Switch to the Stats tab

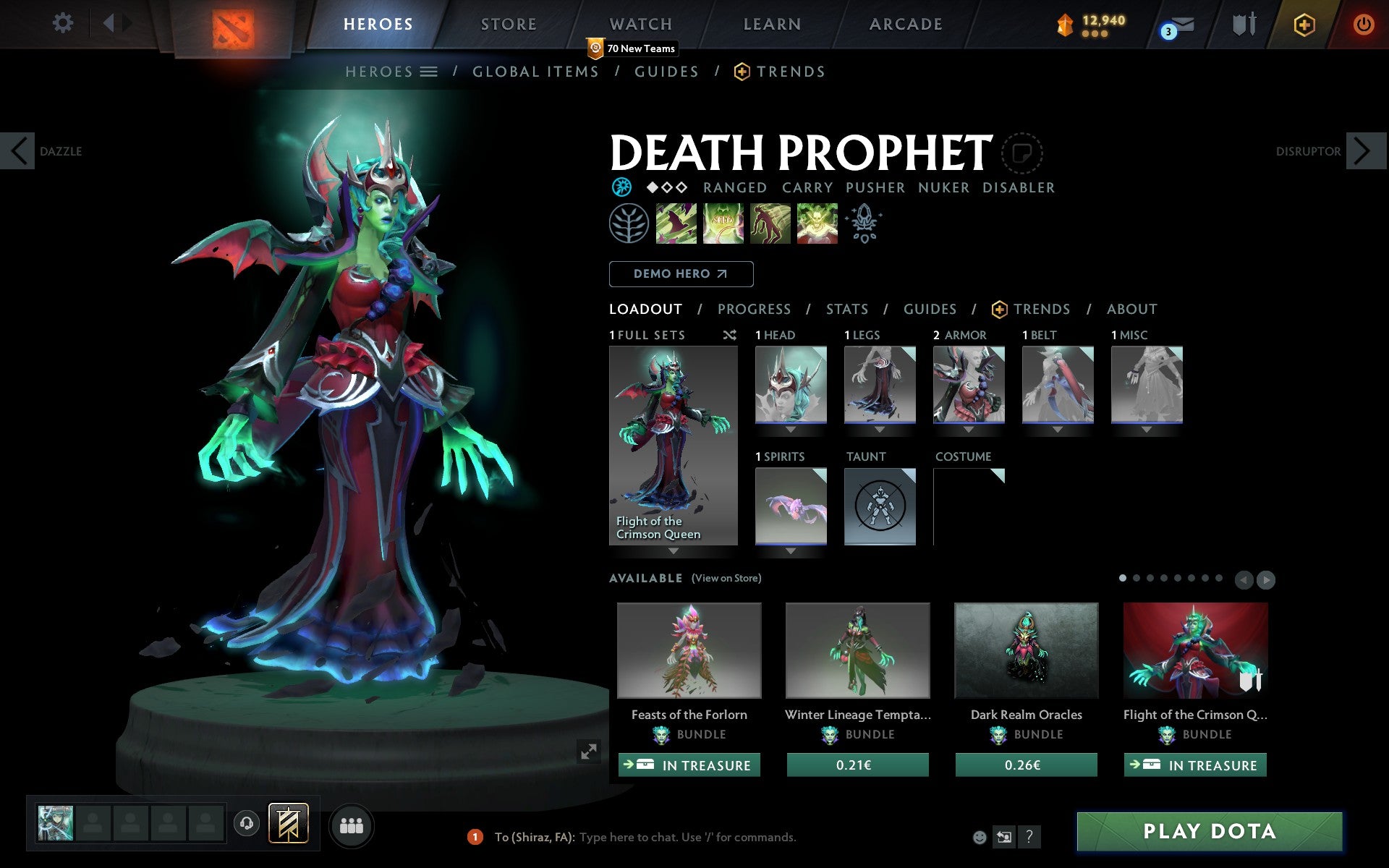point(846,310)
